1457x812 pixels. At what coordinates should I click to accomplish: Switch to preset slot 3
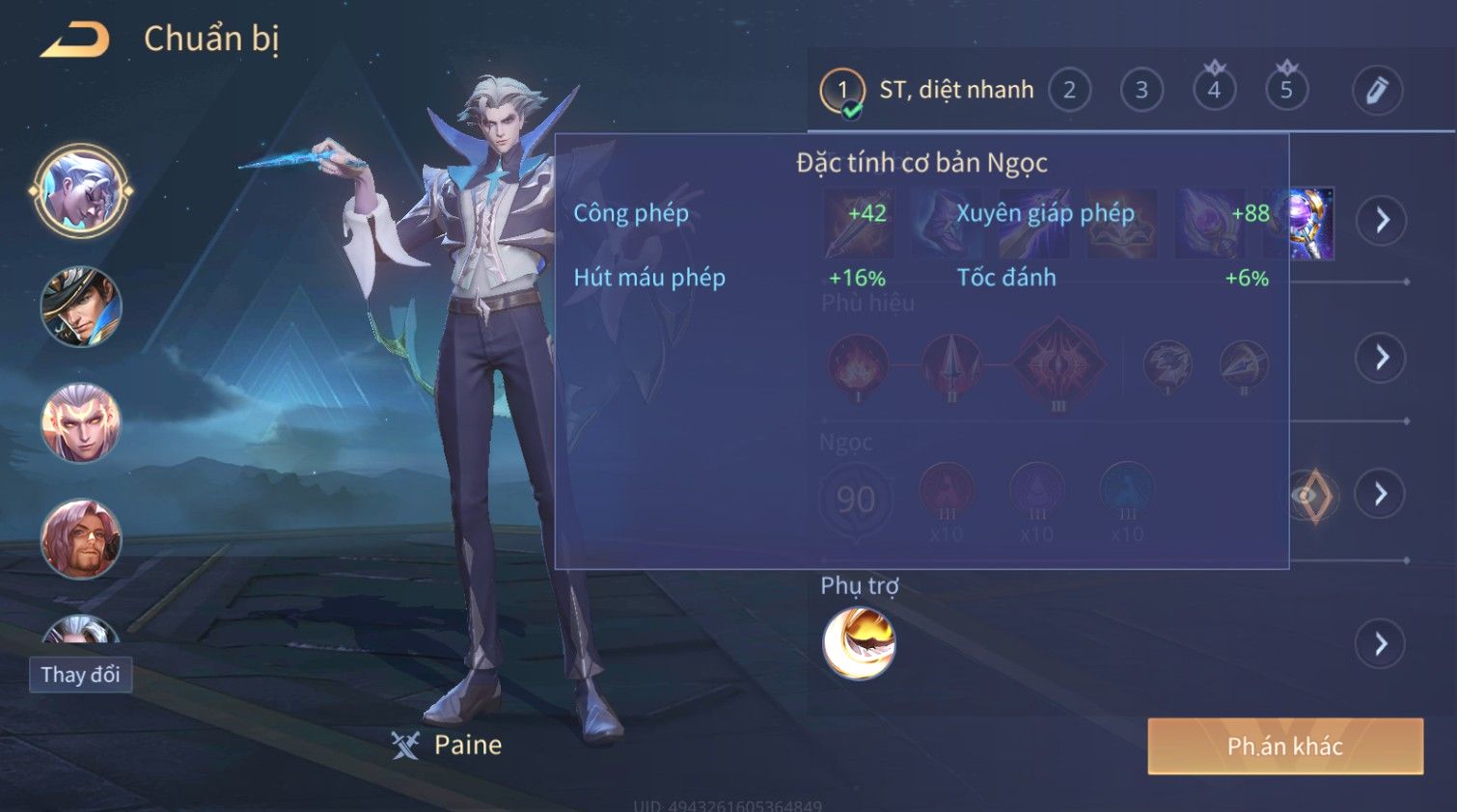coord(1141,91)
